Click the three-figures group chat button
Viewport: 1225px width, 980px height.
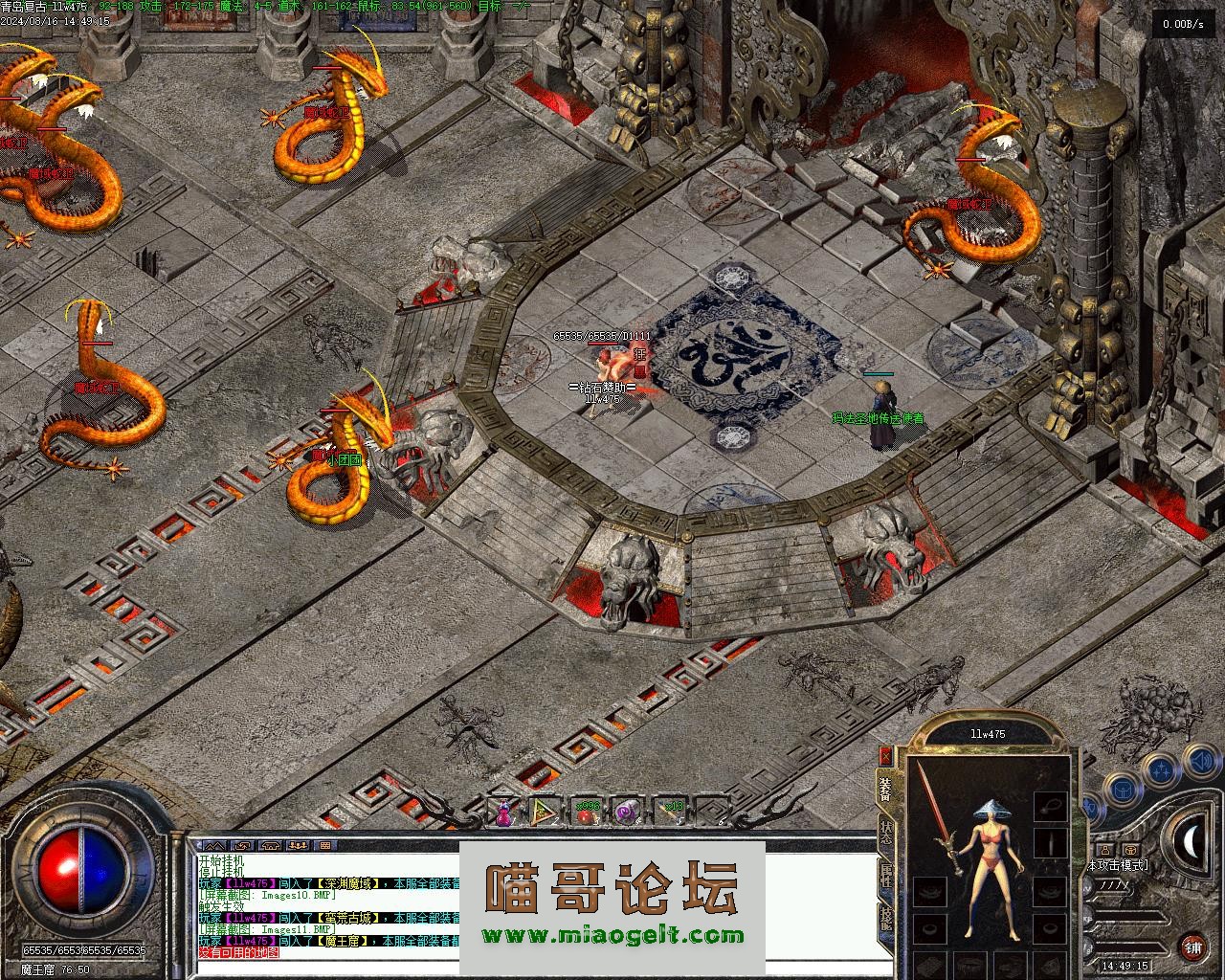[297, 846]
